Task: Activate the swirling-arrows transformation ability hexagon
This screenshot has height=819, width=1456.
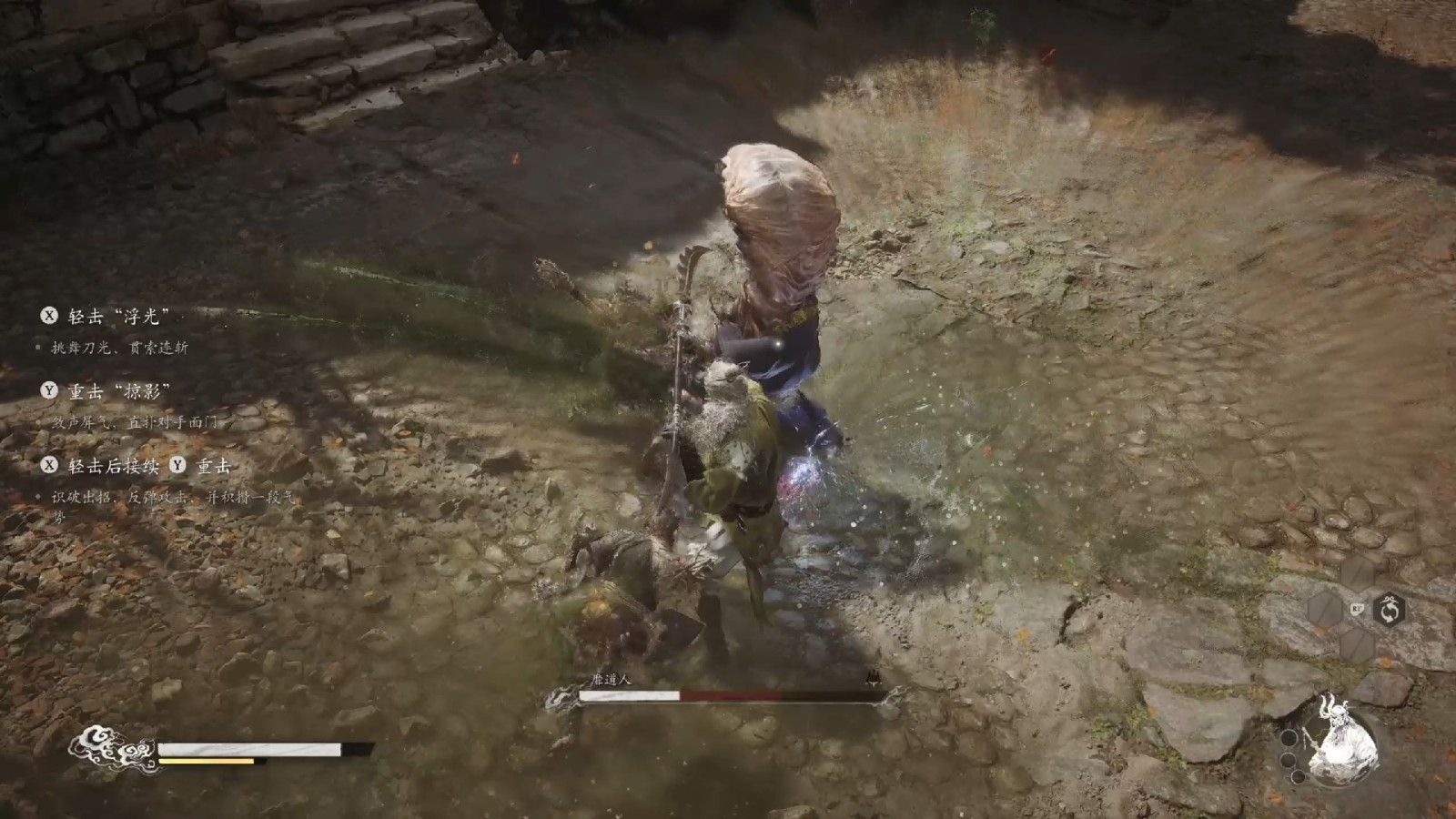Action: (x=1390, y=608)
